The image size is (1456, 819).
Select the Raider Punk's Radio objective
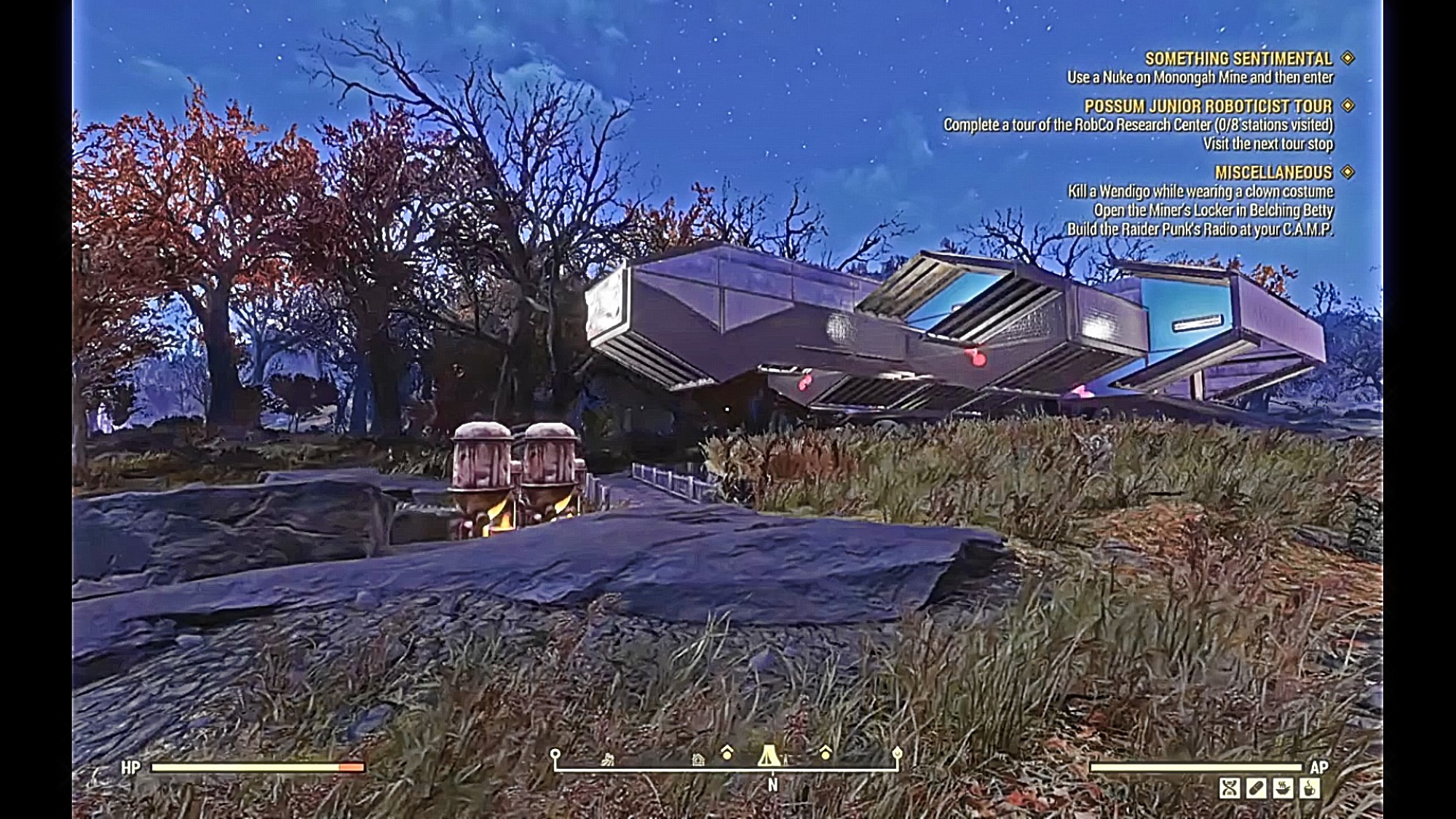point(1200,229)
